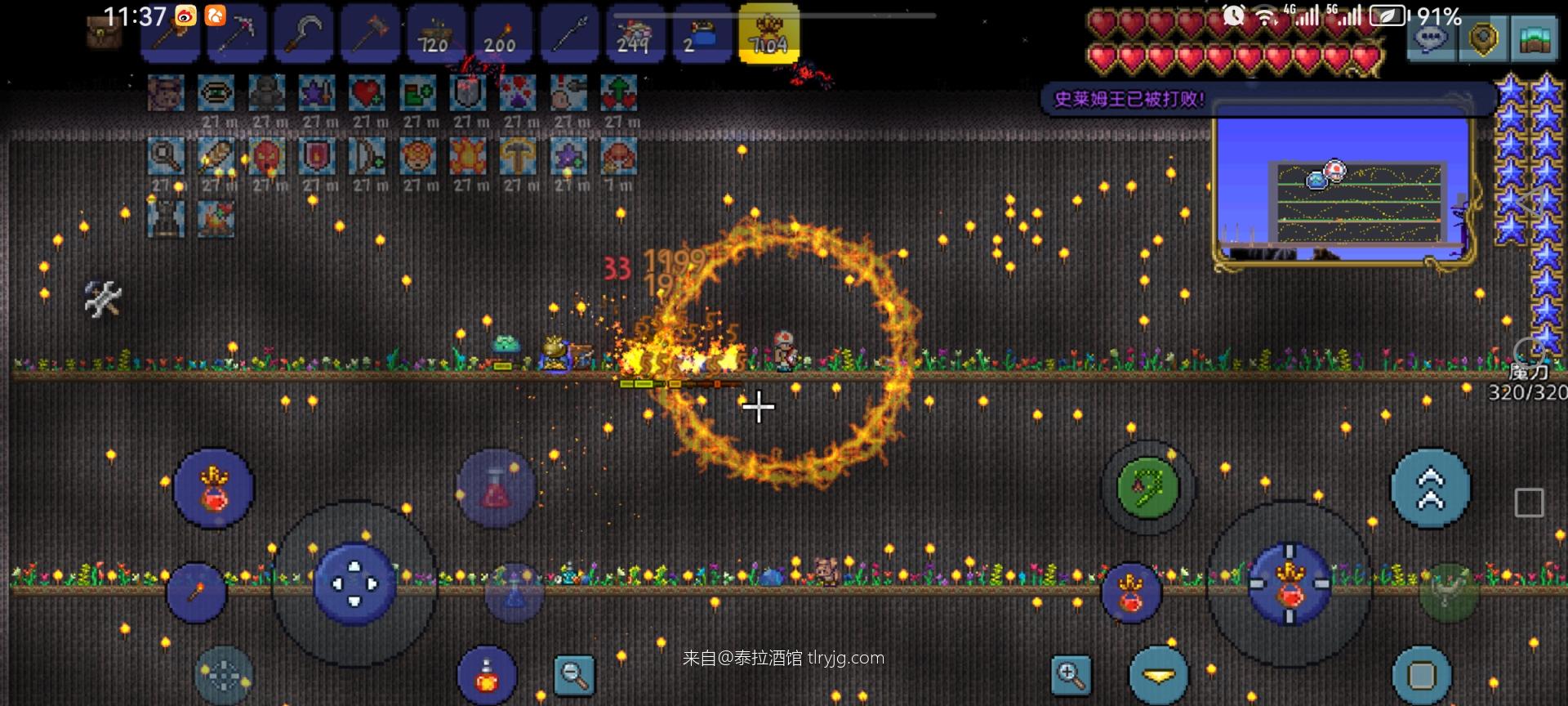This screenshot has width=1568, height=706.
Task: Tap the gold map pin button
Action: [x=1482, y=38]
